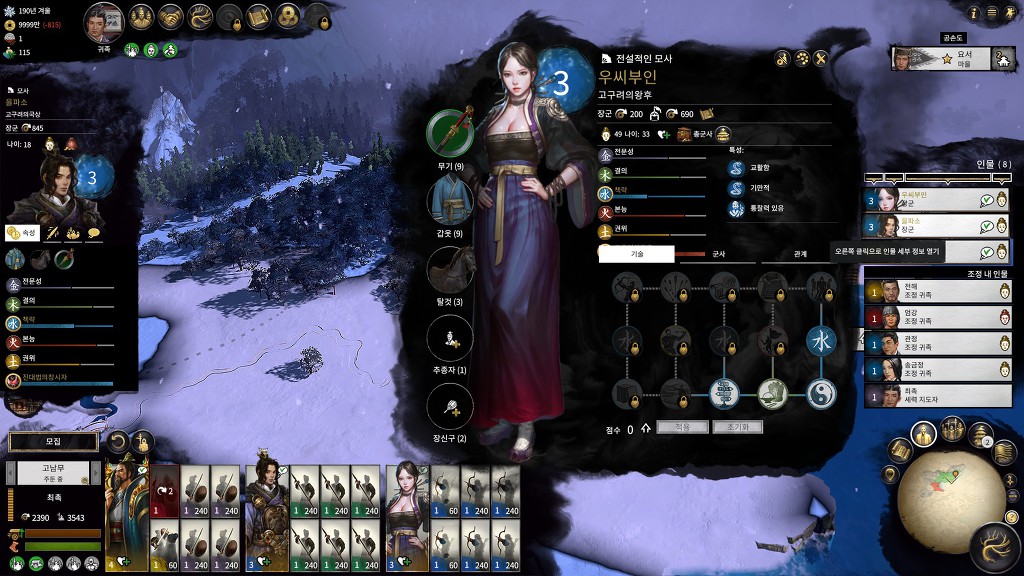Open the 장신구 accessory slot
Screen dimensions: 1024x576
coord(450,407)
